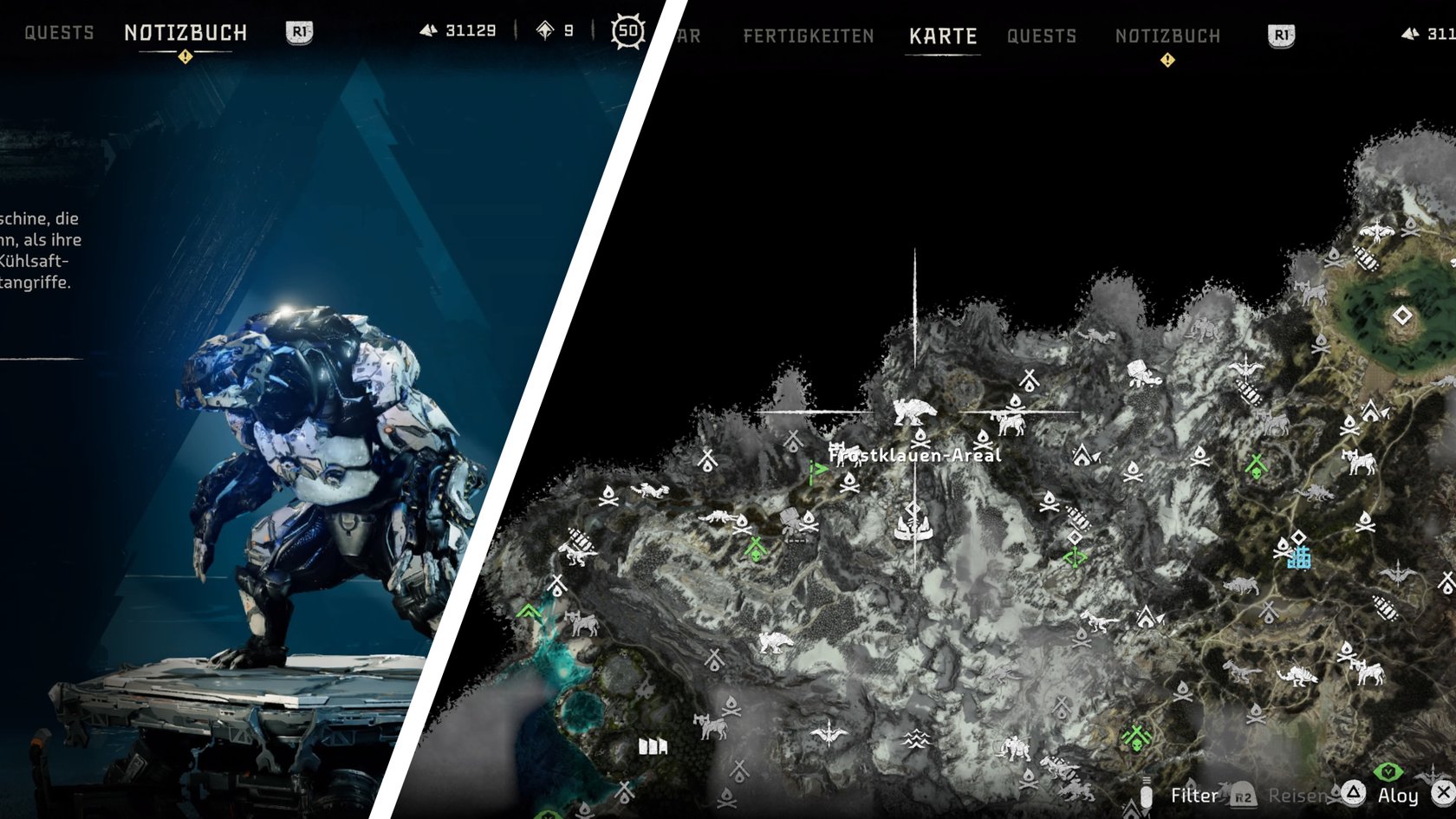Switch to the Fertigkeiten tab
The image size is (1456, 819).
(808, 36)
